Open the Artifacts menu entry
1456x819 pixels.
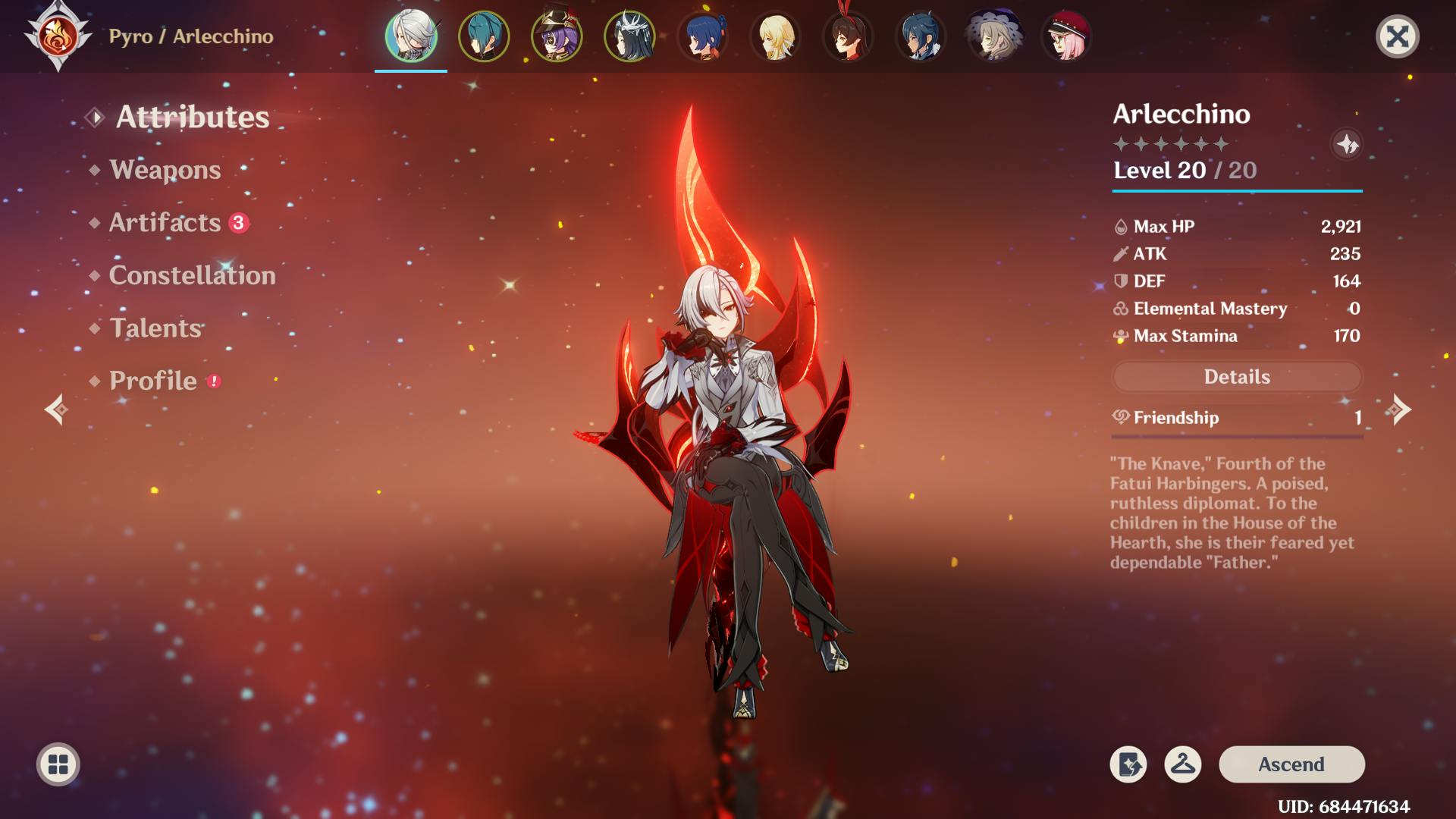click(165, 222)
